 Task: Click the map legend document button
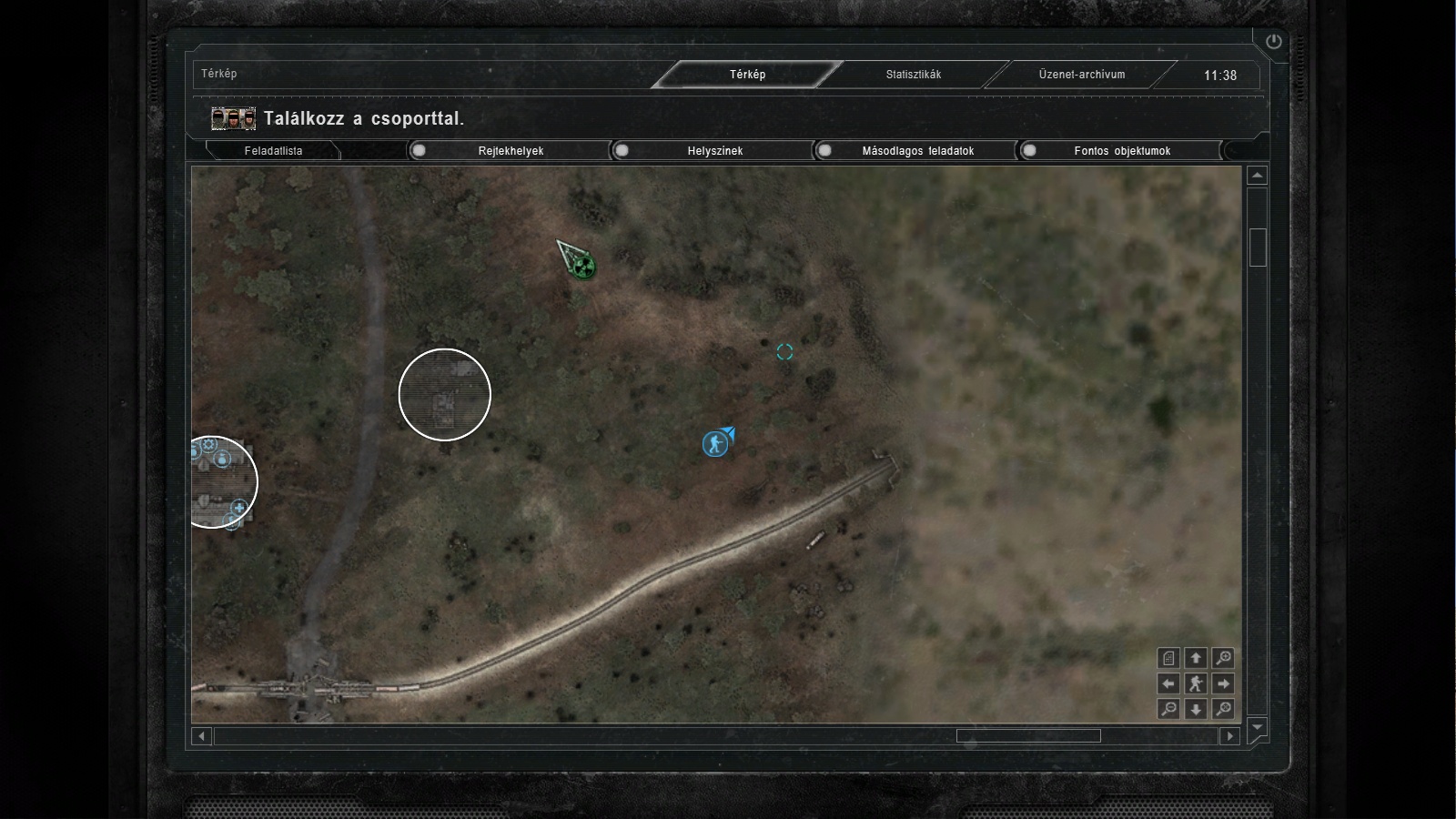(x=1169, y=657)
